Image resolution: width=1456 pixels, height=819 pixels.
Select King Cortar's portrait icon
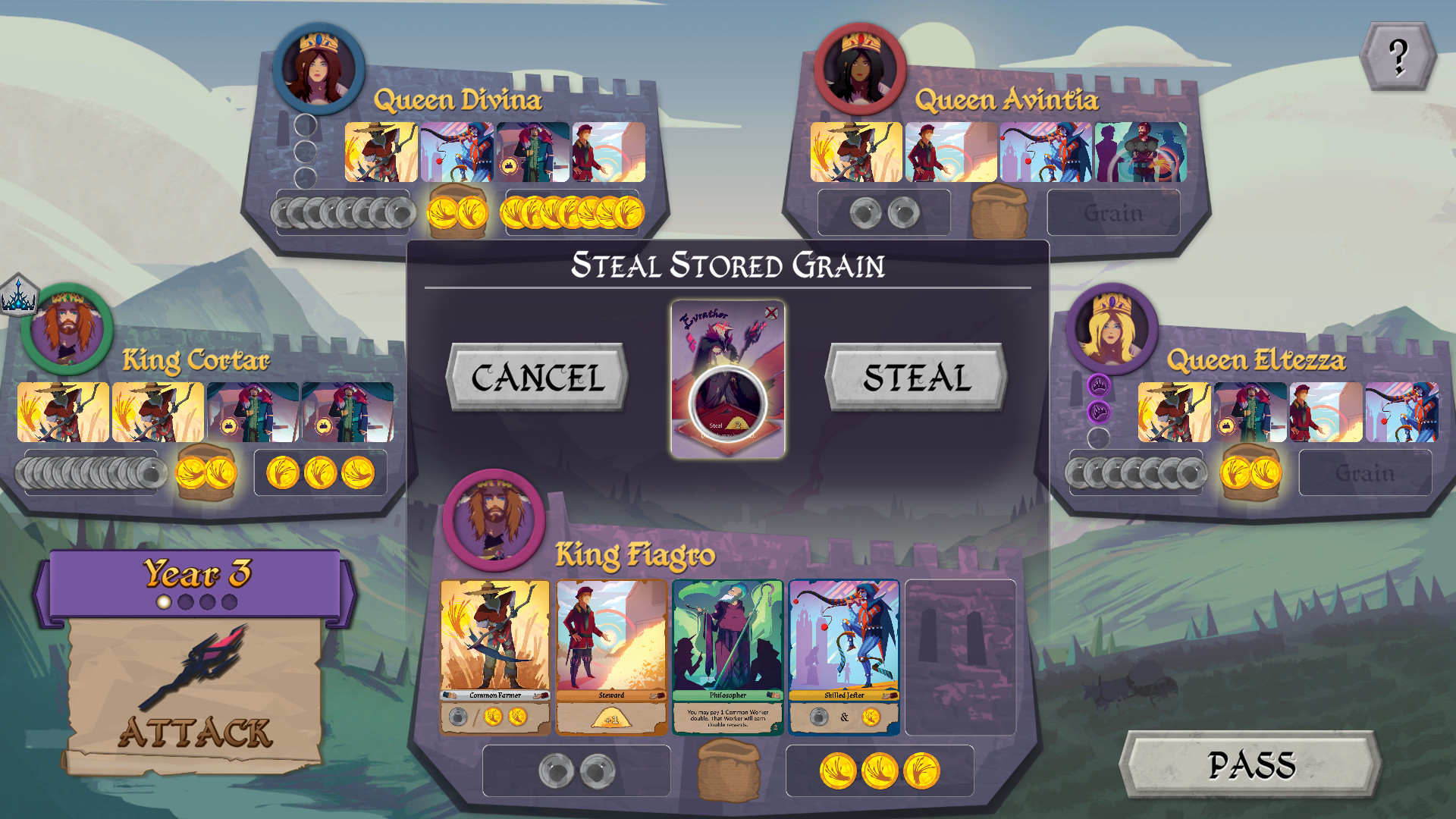point(68,328)
